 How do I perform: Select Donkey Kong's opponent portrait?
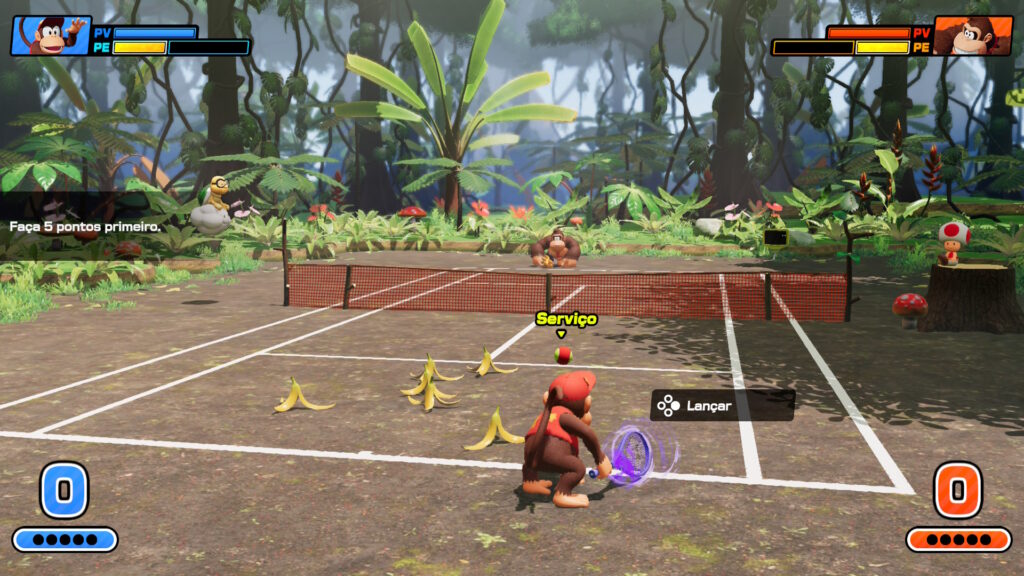(x=972, y=36)
